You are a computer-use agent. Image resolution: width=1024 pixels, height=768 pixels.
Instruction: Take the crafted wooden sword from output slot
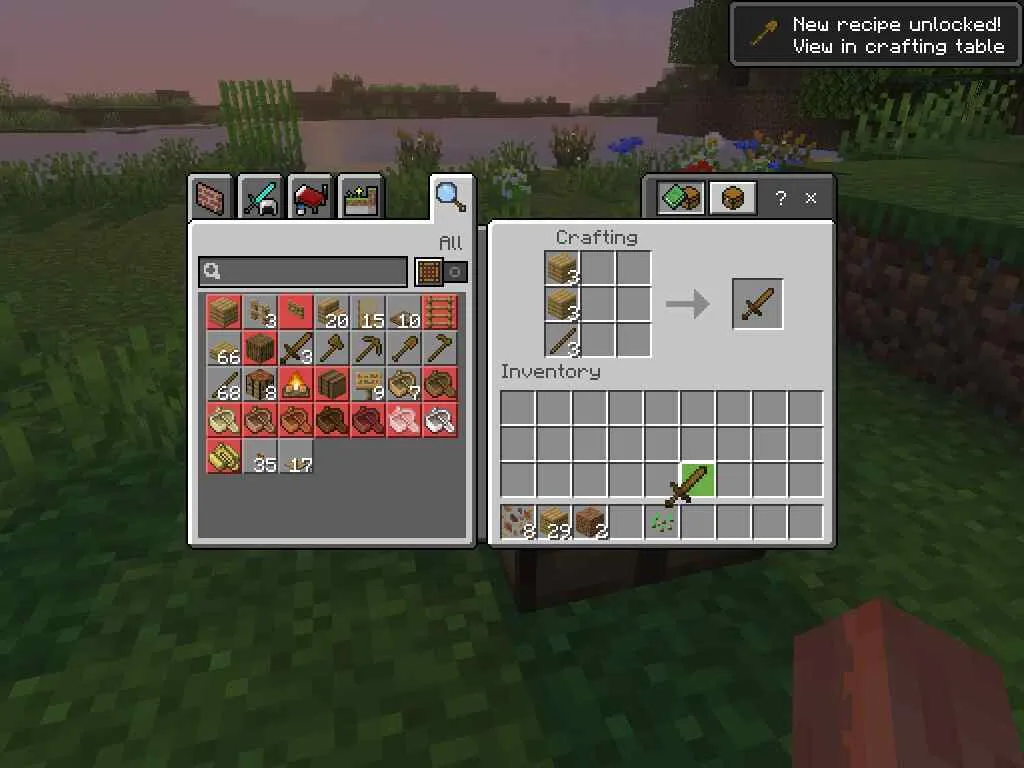[x=757, y=304]
